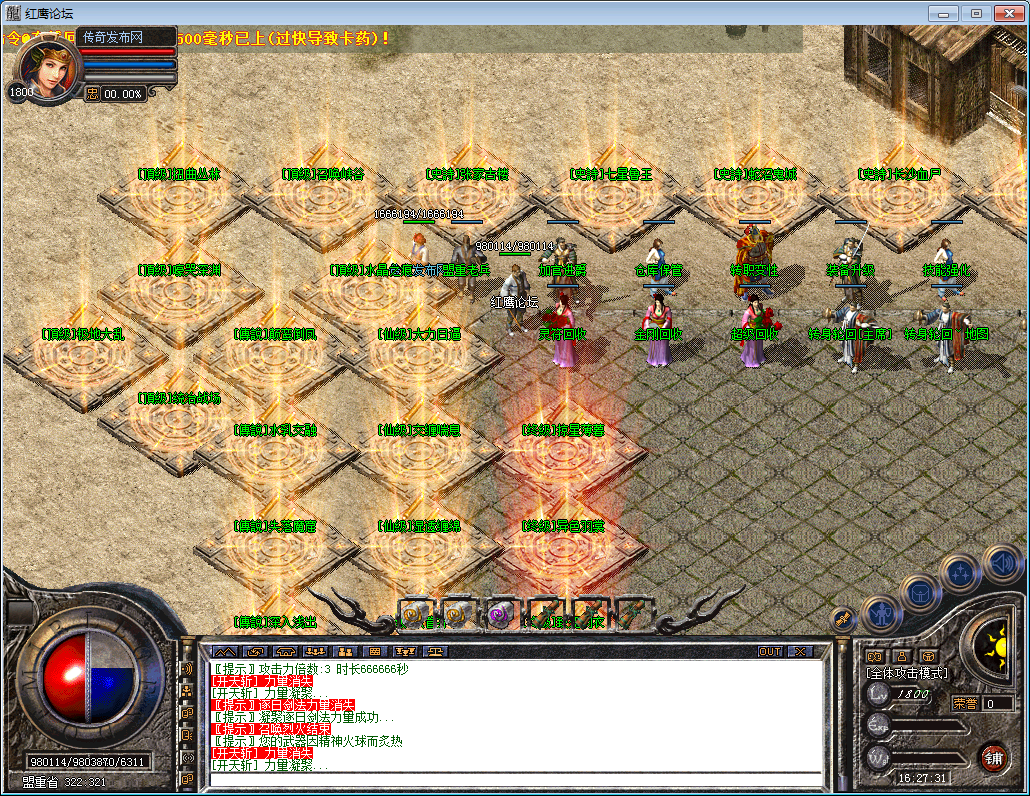The height and width of the screenshot is (796, 1030).
Task: Click the small crossed-tools round icon
Action: pos(842,620)
